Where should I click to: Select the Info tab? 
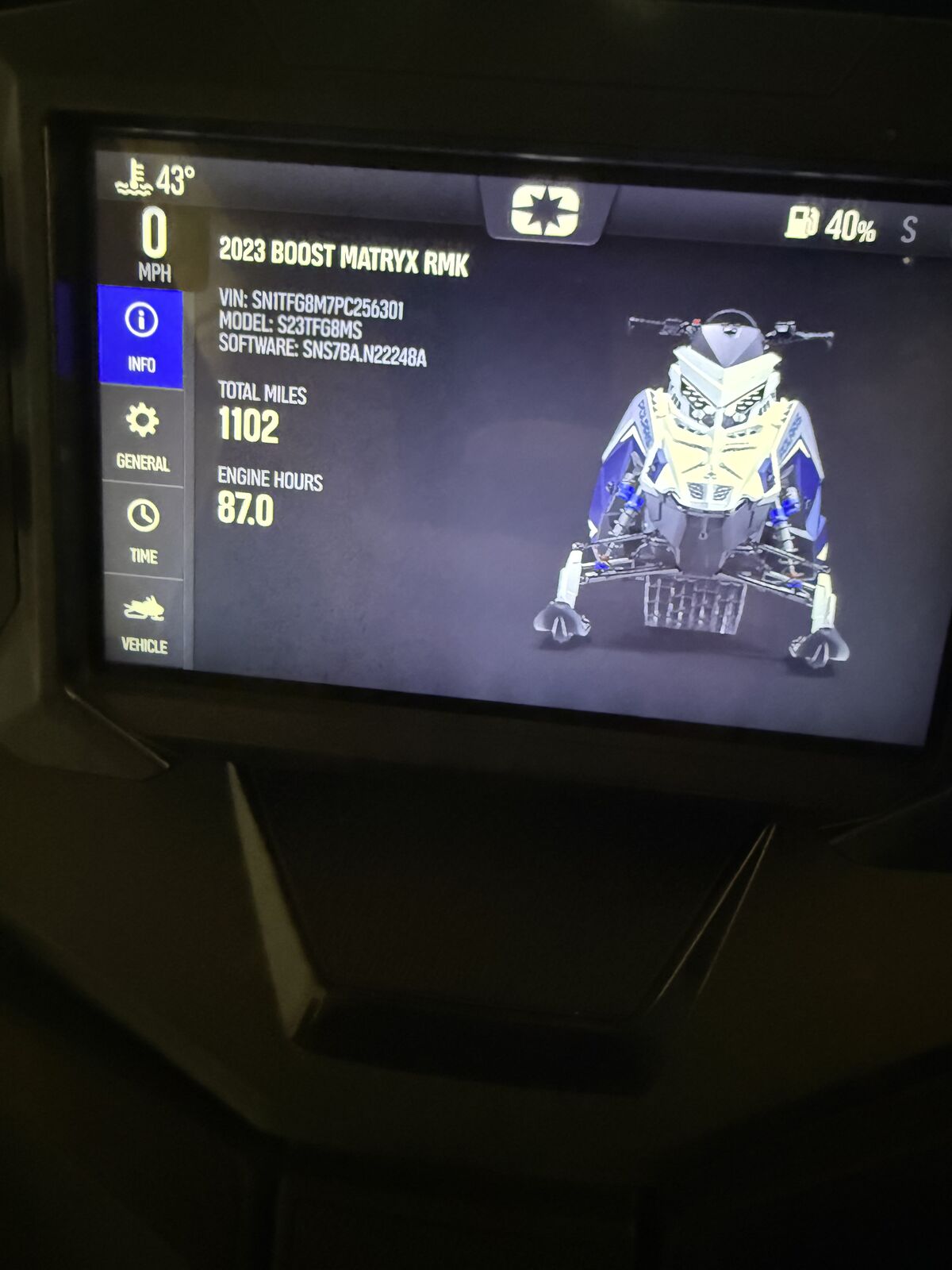pos(141,337)
